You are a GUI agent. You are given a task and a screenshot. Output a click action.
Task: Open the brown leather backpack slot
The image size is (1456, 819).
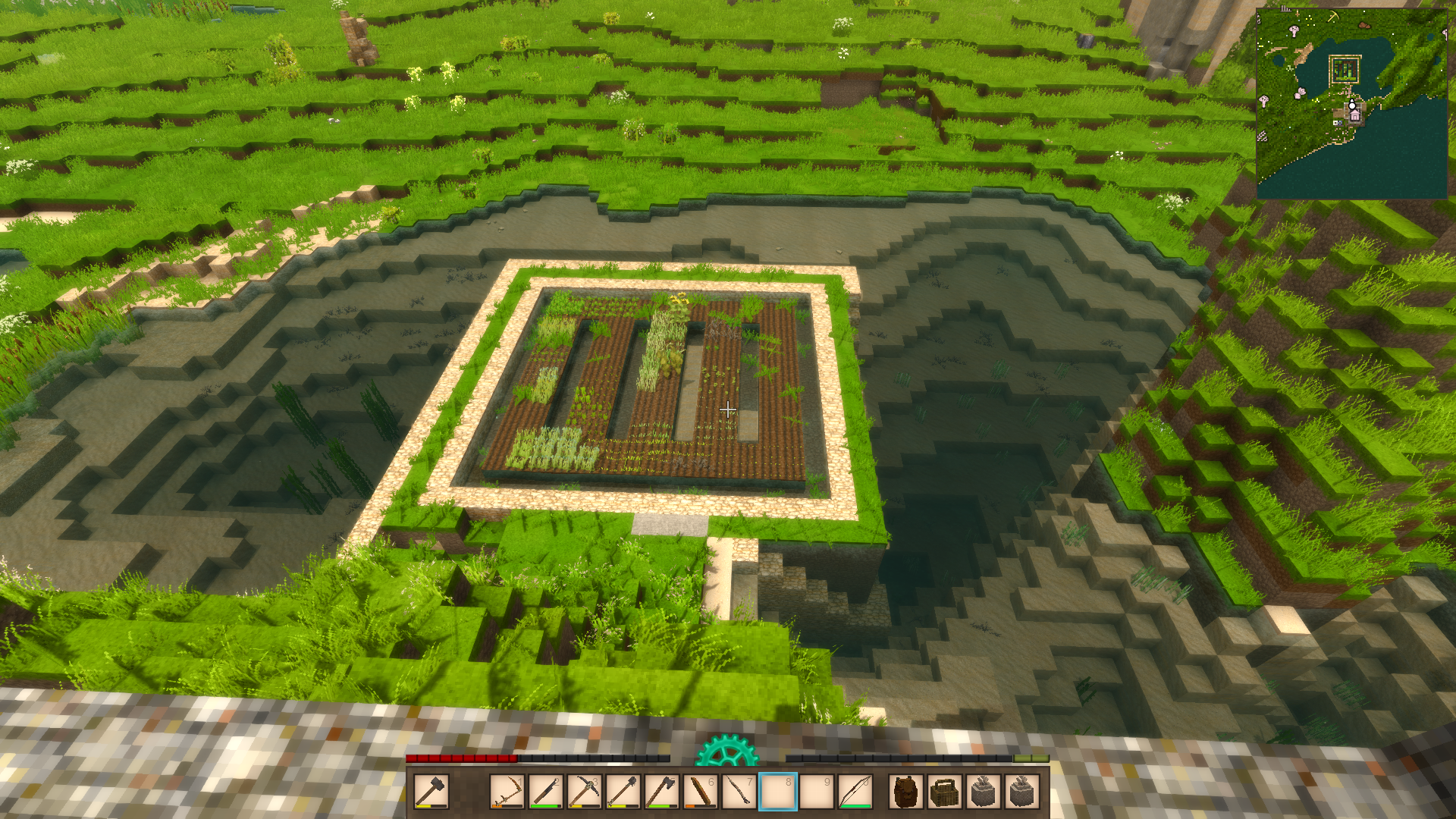click(906, 792)
